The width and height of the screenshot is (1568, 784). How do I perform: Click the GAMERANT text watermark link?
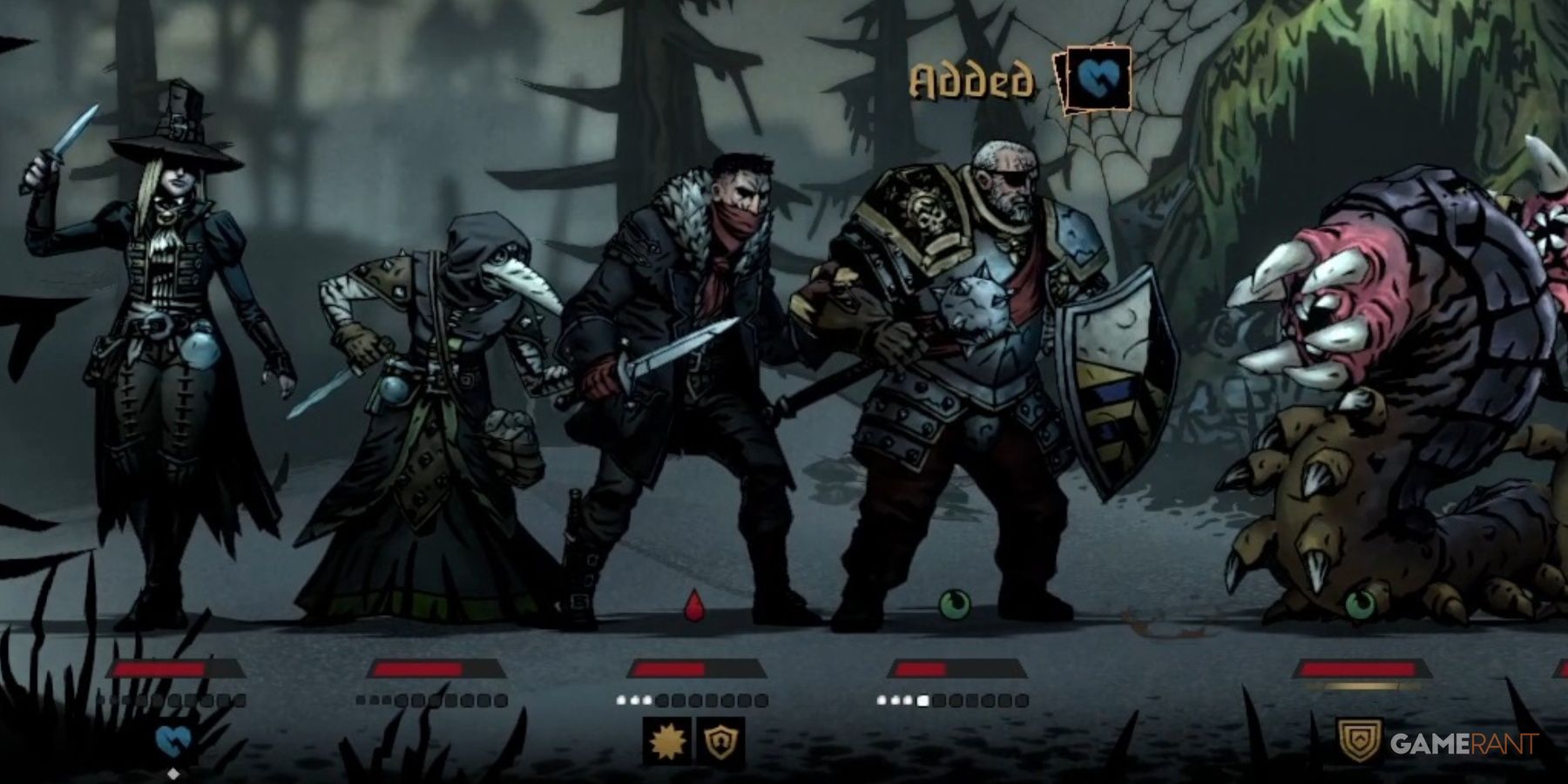1463,741
